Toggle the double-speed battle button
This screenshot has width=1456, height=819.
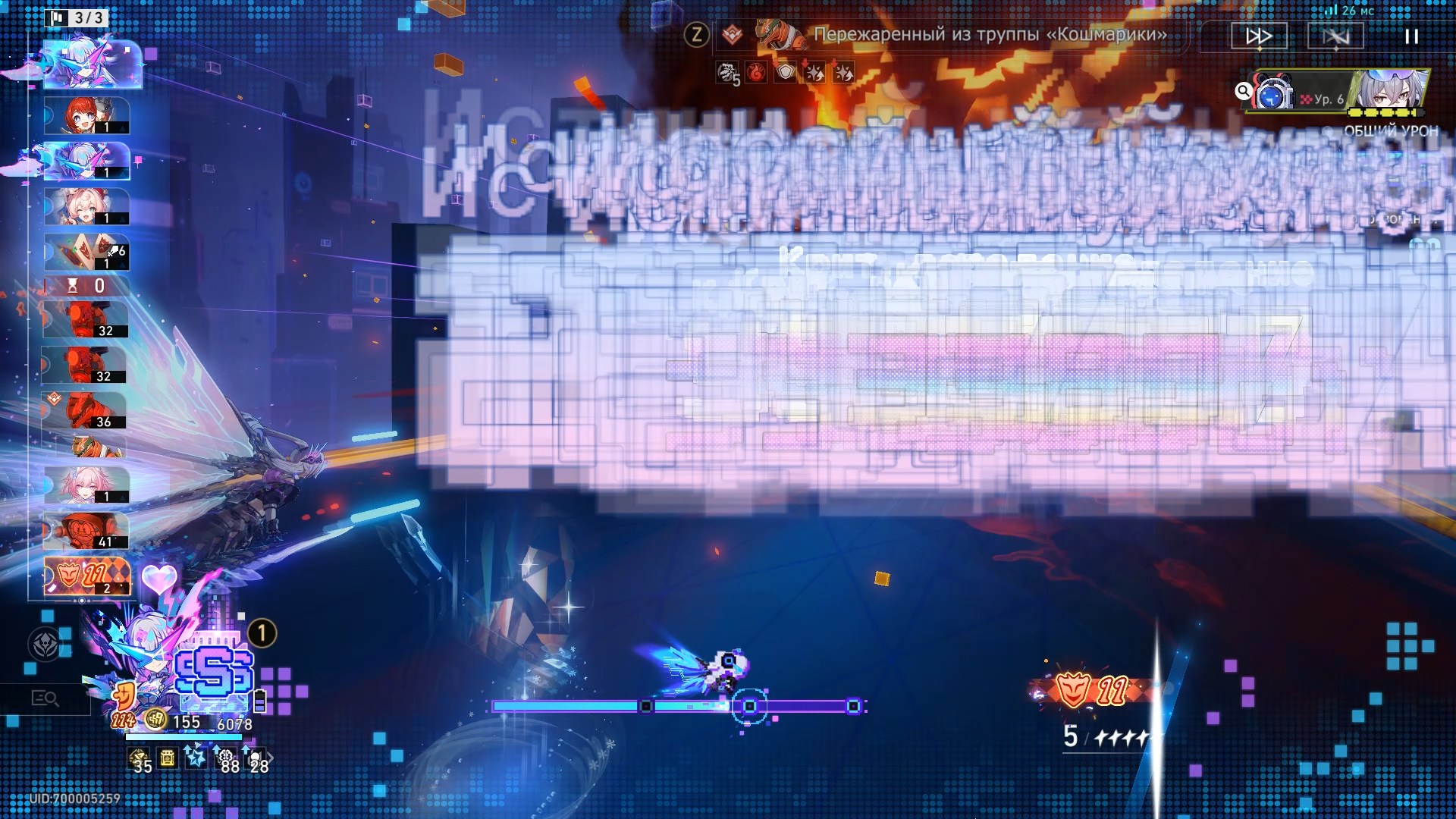1259,36
